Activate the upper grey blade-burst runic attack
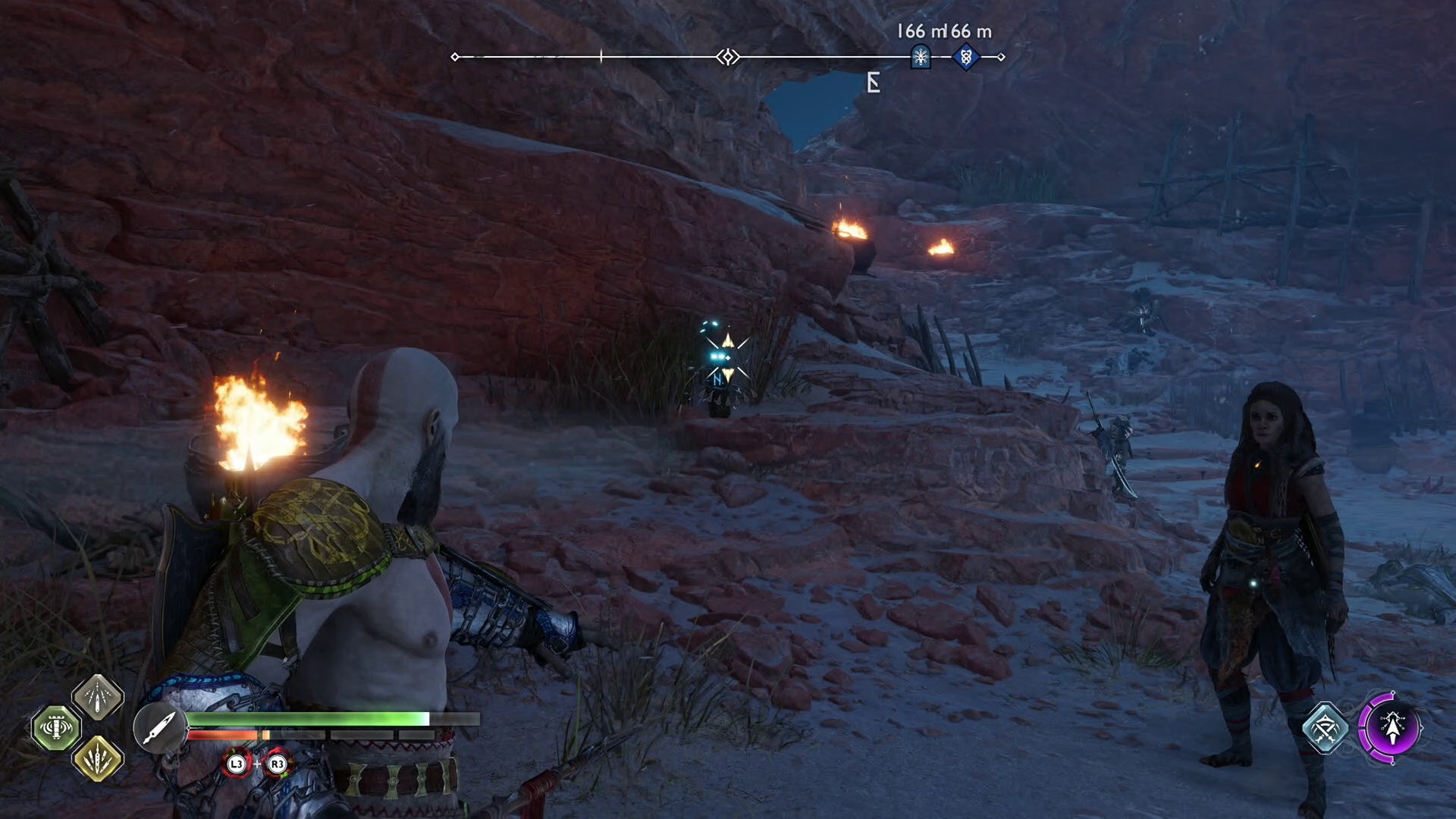1456x819 pixels. point(98,696)
